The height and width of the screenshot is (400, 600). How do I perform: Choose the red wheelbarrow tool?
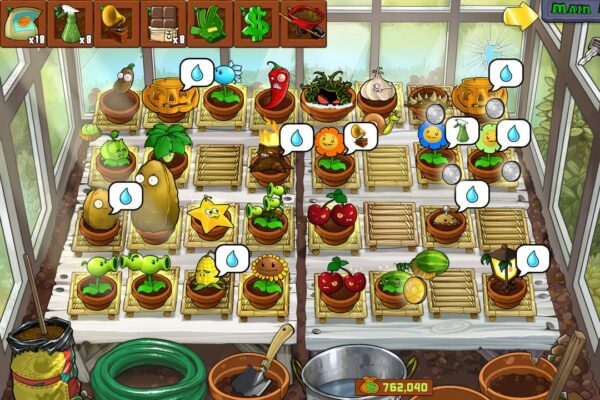click(x=302, y=22)
